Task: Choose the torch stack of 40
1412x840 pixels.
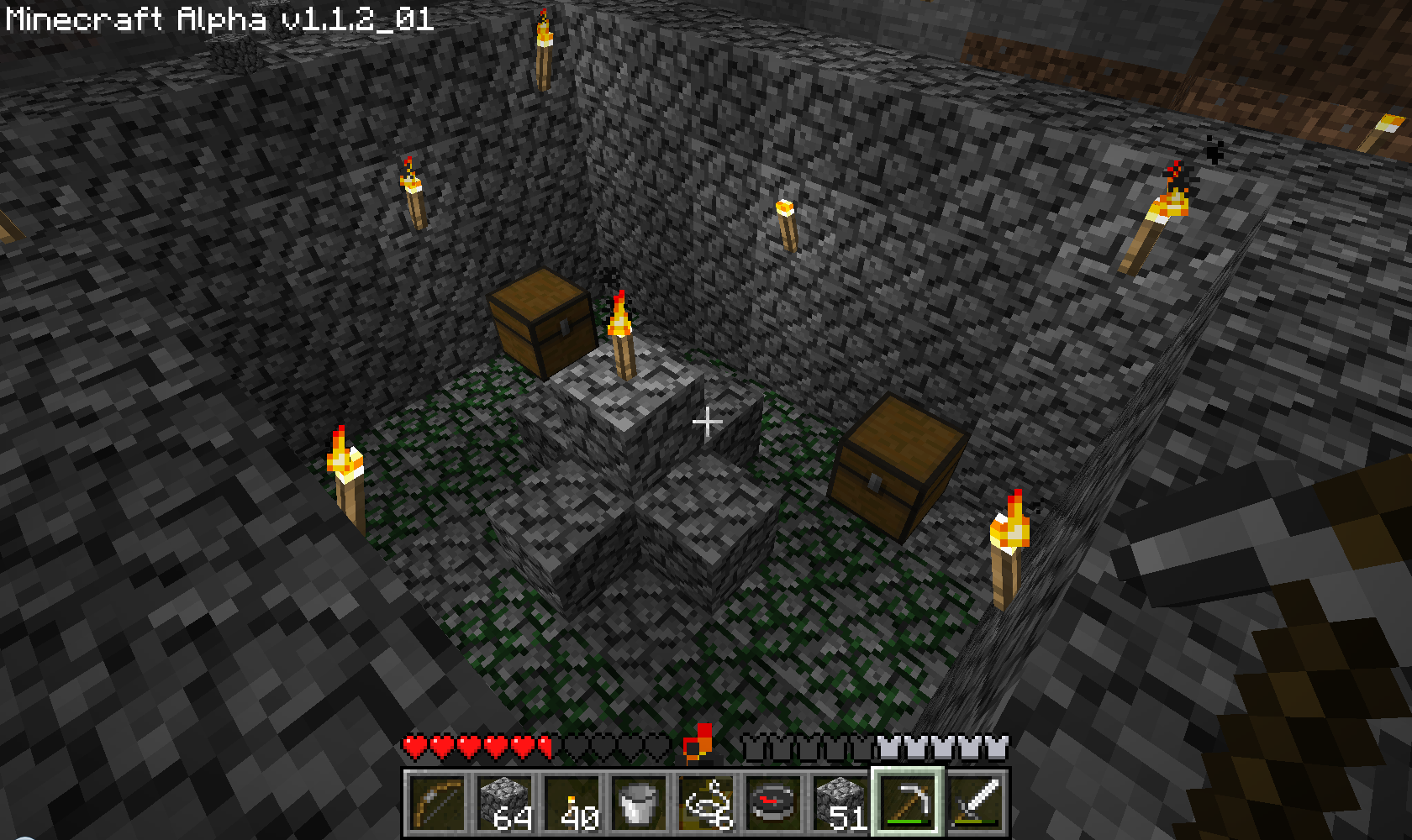Action: (x=572, y=804)
